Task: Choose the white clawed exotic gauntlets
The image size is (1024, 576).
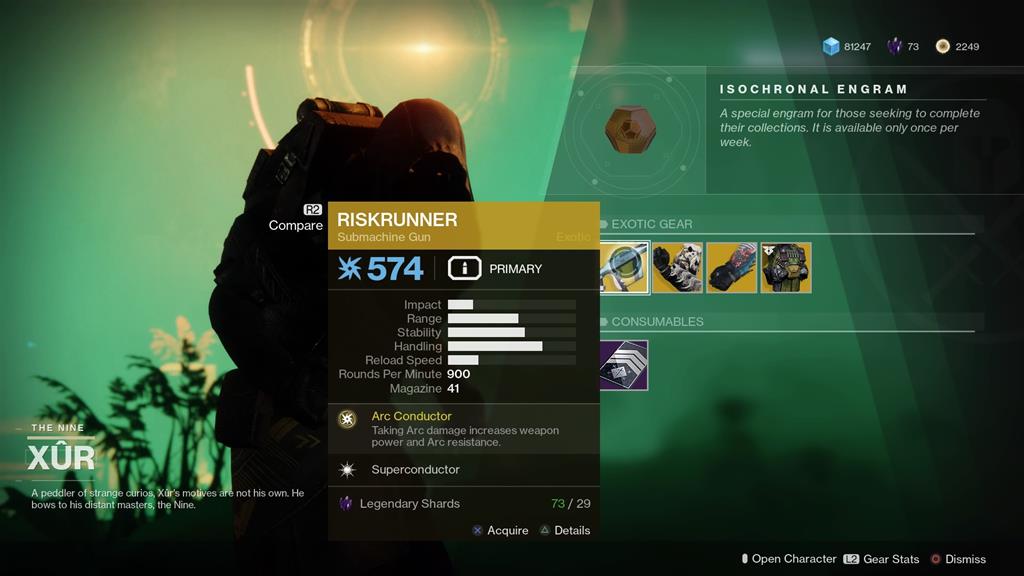Action: click(x=677, y=268)
